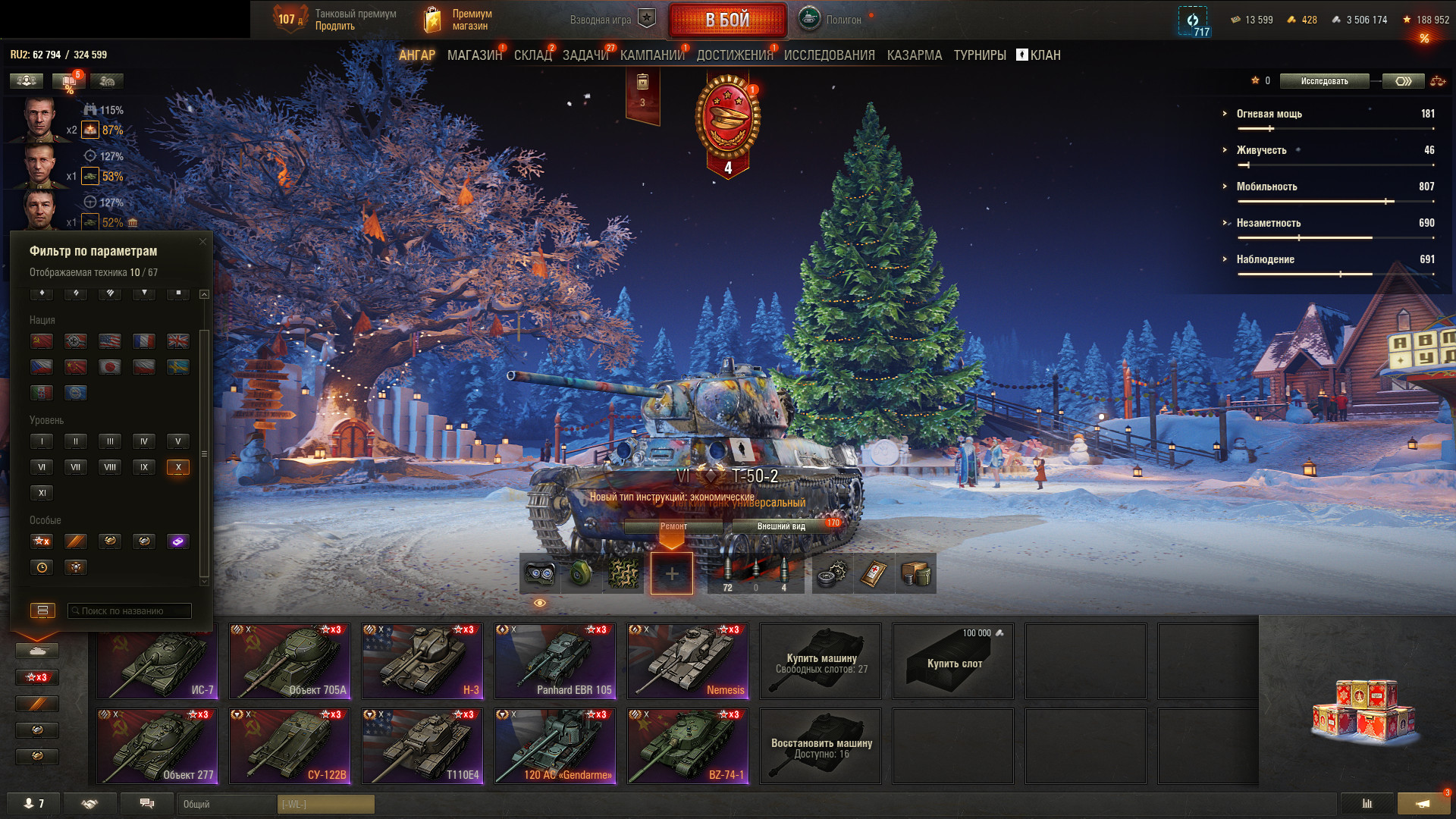Screen dimensions: 1456x819
Task: Switch to the ИССЛЕДОВАНИЯ tab
Action: pos(829,55)
